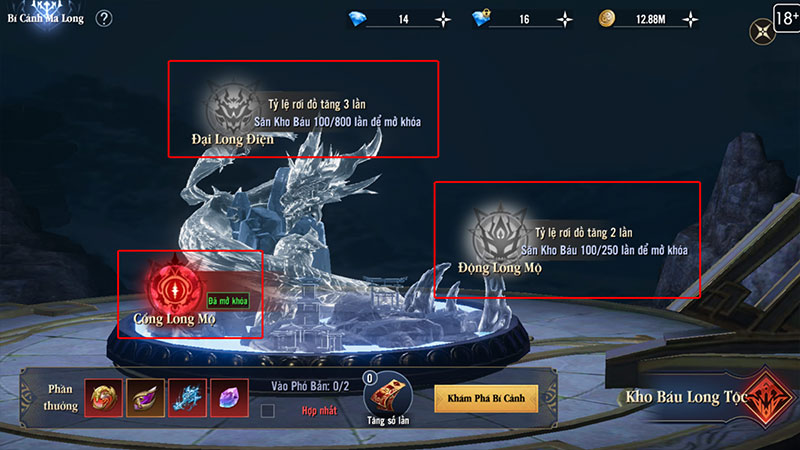Select the Đại Long Điện dungeon emblem
800x450 pixels.
click(x=228, y=106)
